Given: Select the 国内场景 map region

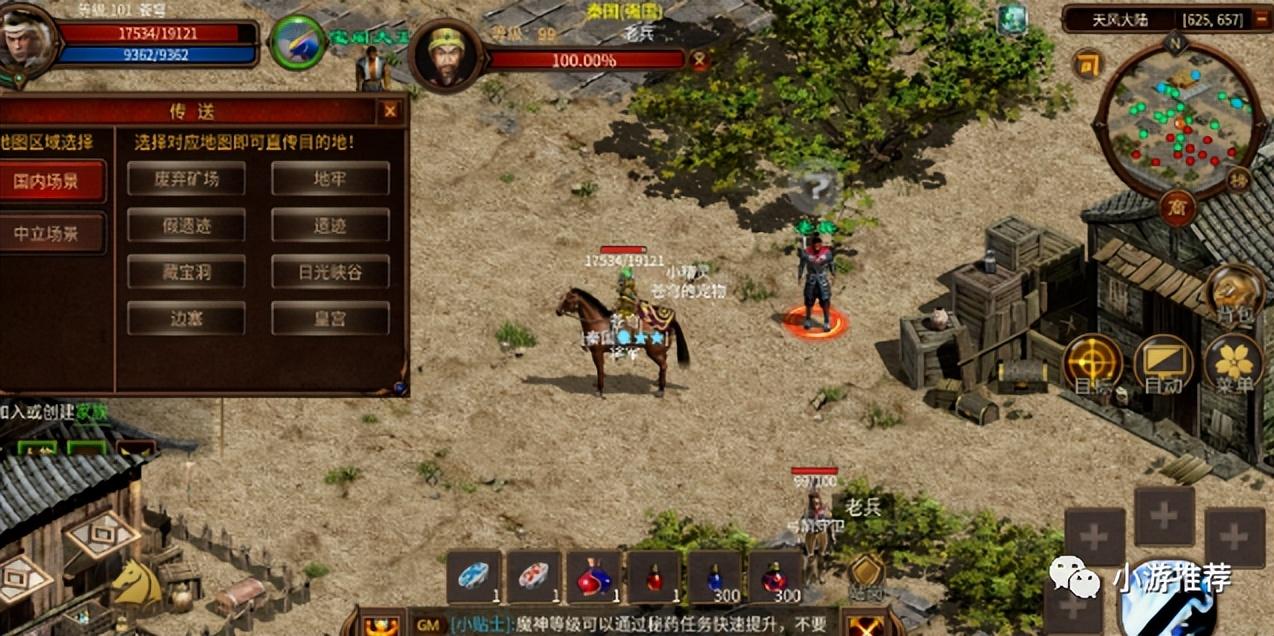Looking at the screenshot, I should [48, 182].
